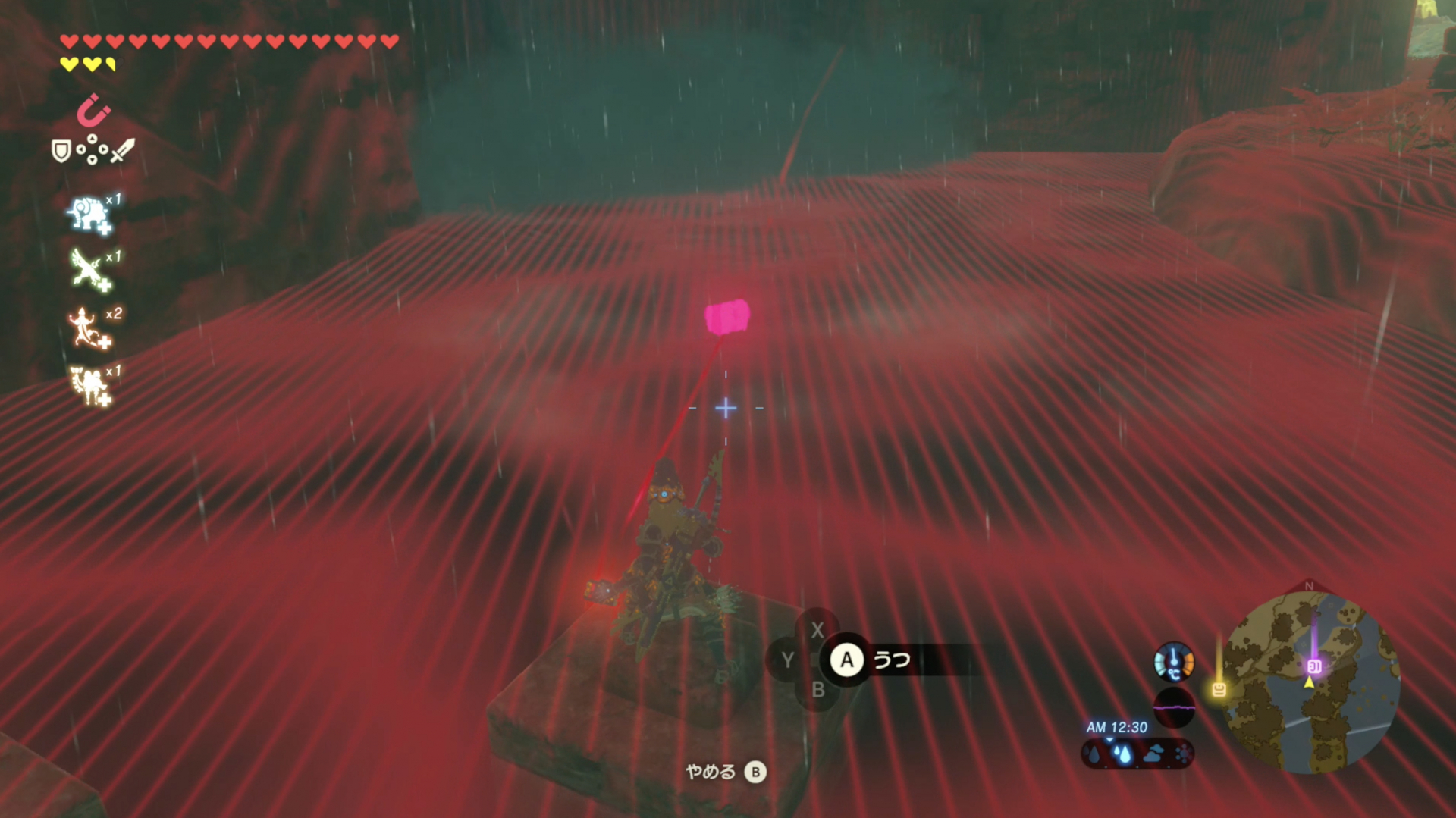Viewport: 1456px width, 818px height.
Task: Click the weather forecast strip
Action: (x=1137, y=754)
